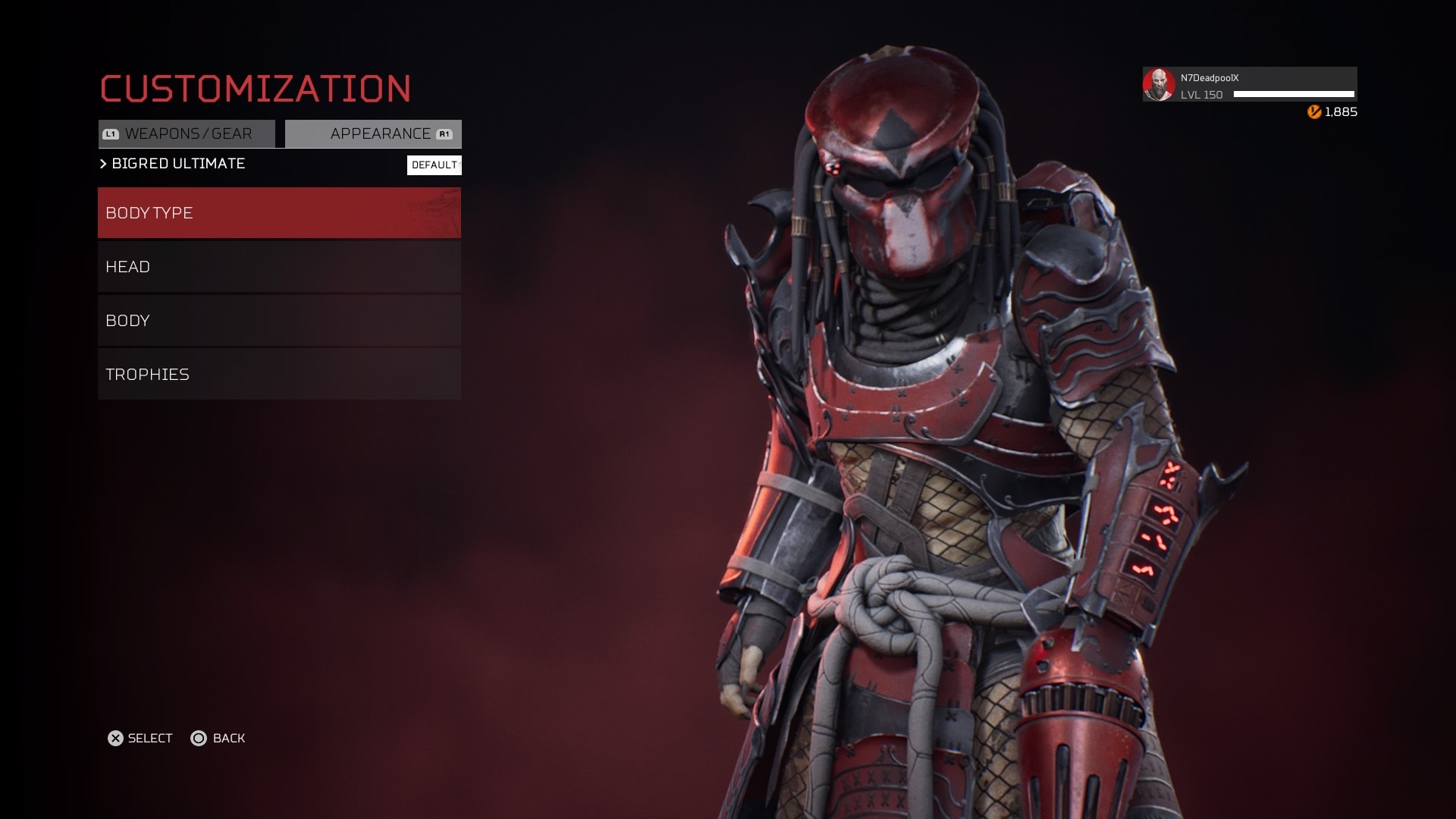Choose the Body customization entry

click(x=279, y=321)
